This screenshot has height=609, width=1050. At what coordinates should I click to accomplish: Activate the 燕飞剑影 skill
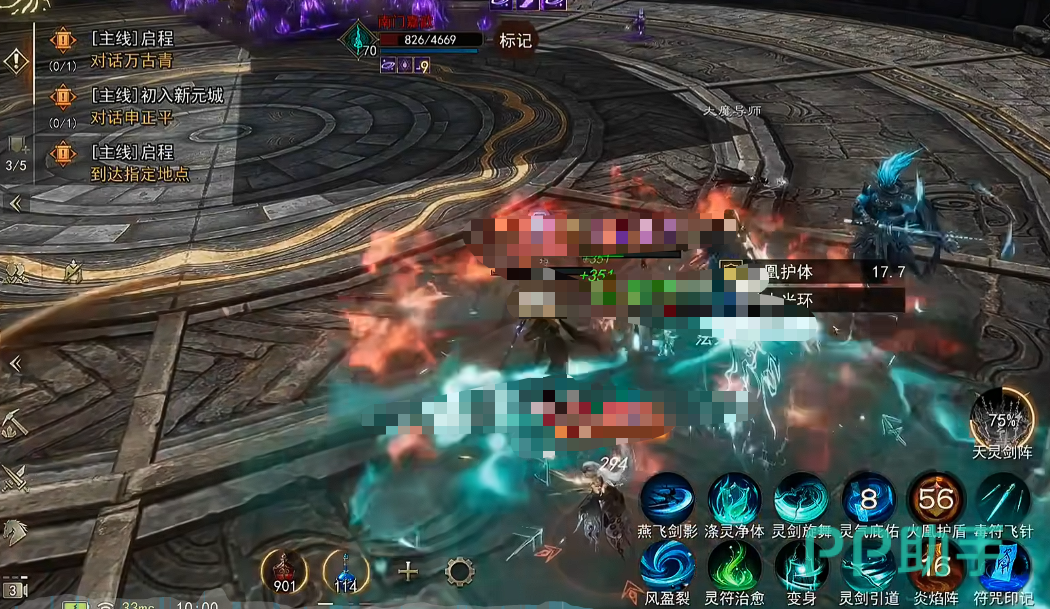667,497
